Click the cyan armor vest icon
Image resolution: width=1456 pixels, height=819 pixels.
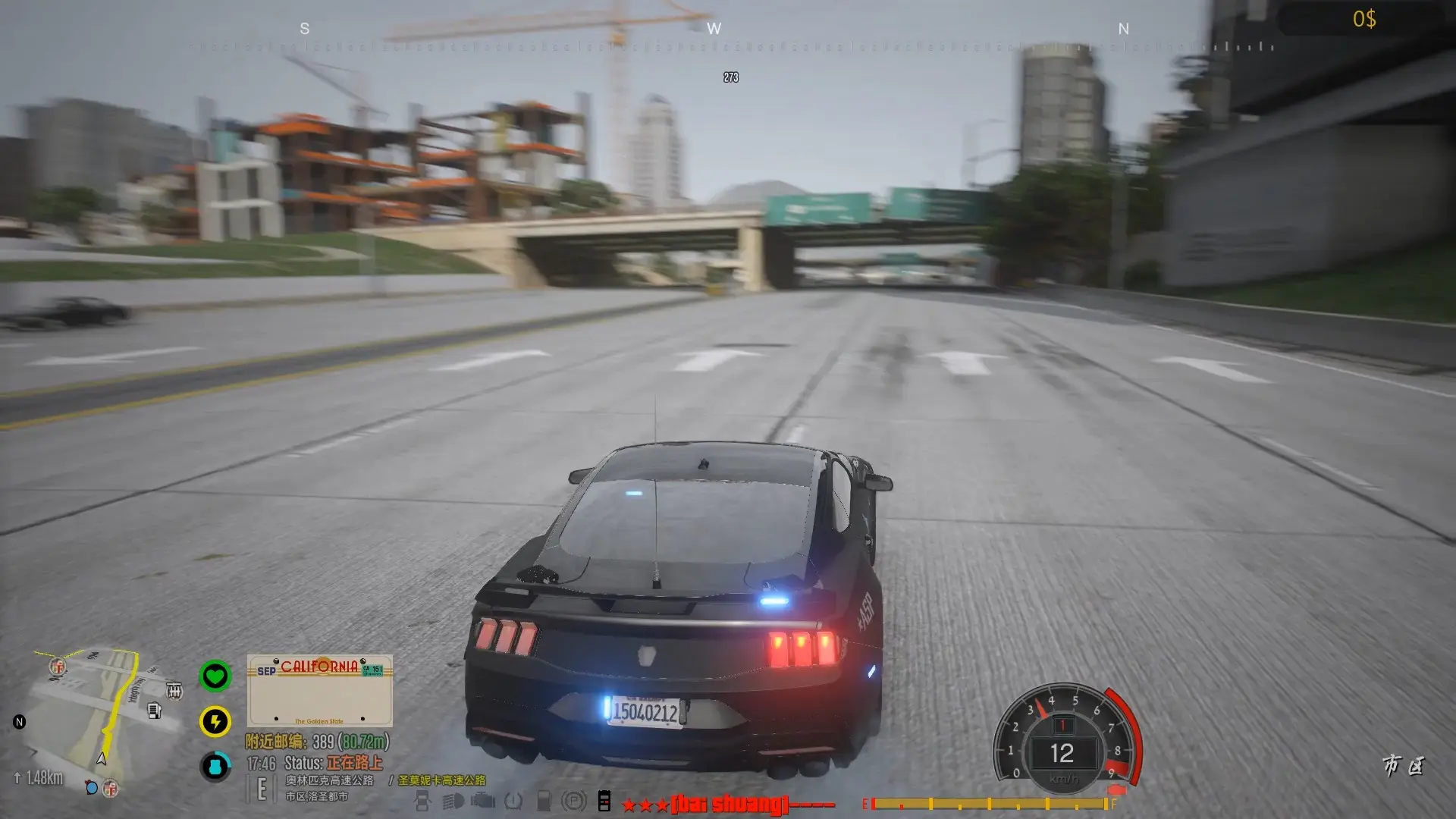tap(215, 767)
